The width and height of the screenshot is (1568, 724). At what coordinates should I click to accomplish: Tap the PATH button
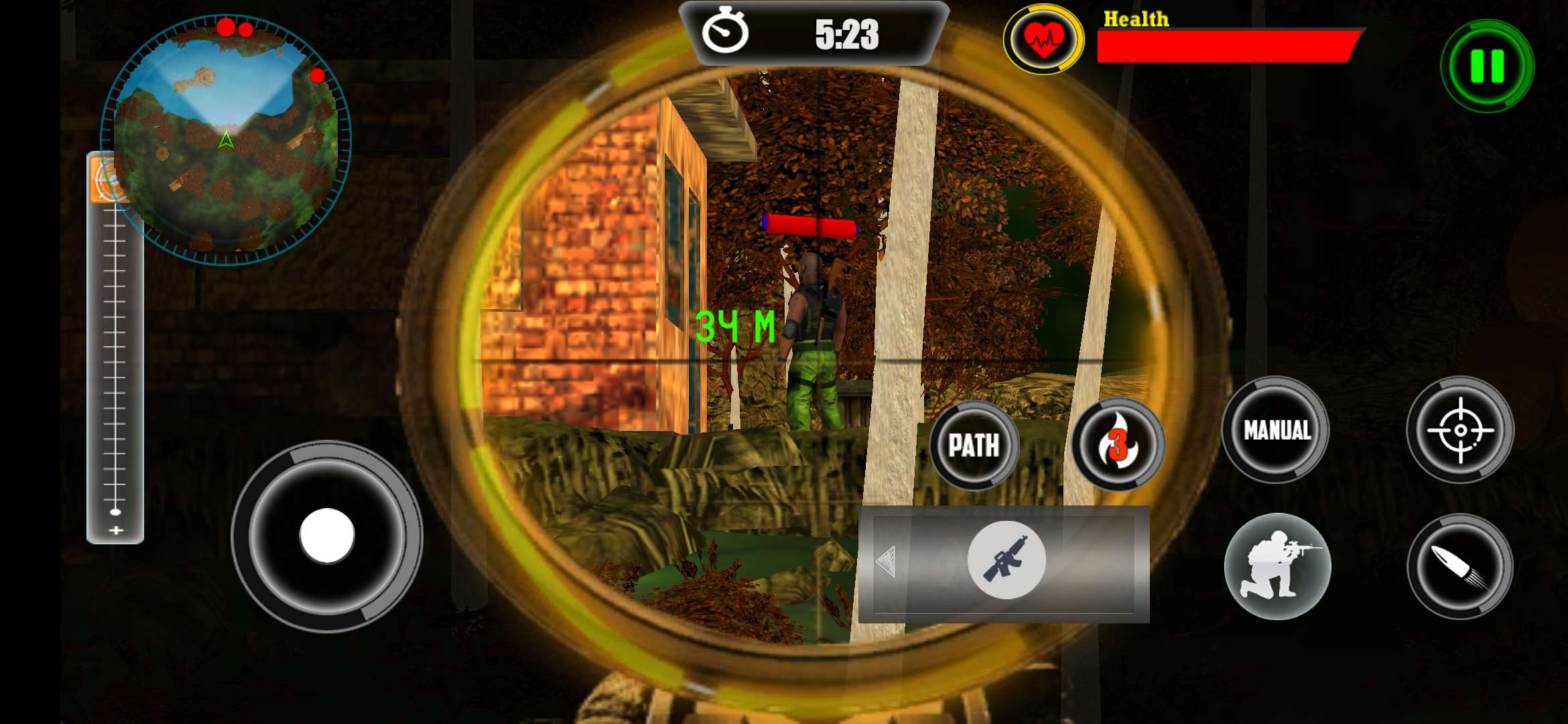(x=974, y=445)
